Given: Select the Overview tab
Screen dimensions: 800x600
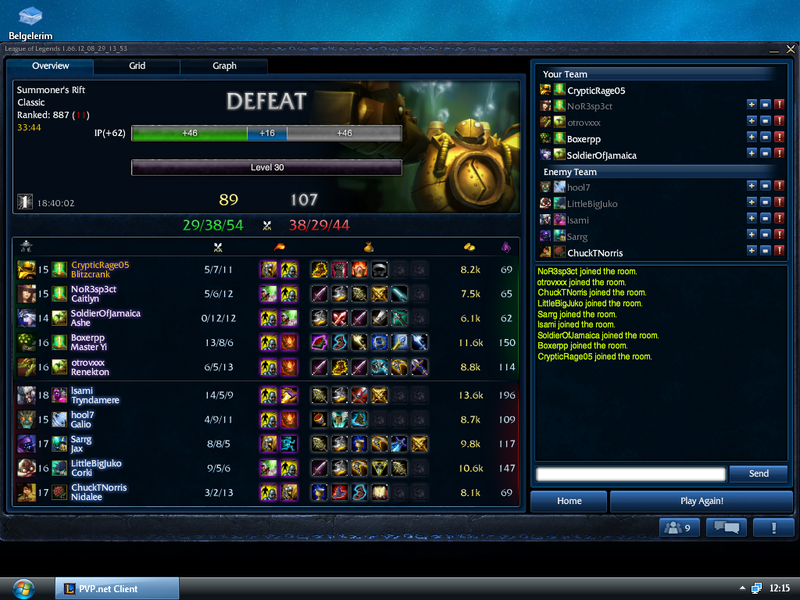Looking at the screenshot, I should (x=50, y=66).
